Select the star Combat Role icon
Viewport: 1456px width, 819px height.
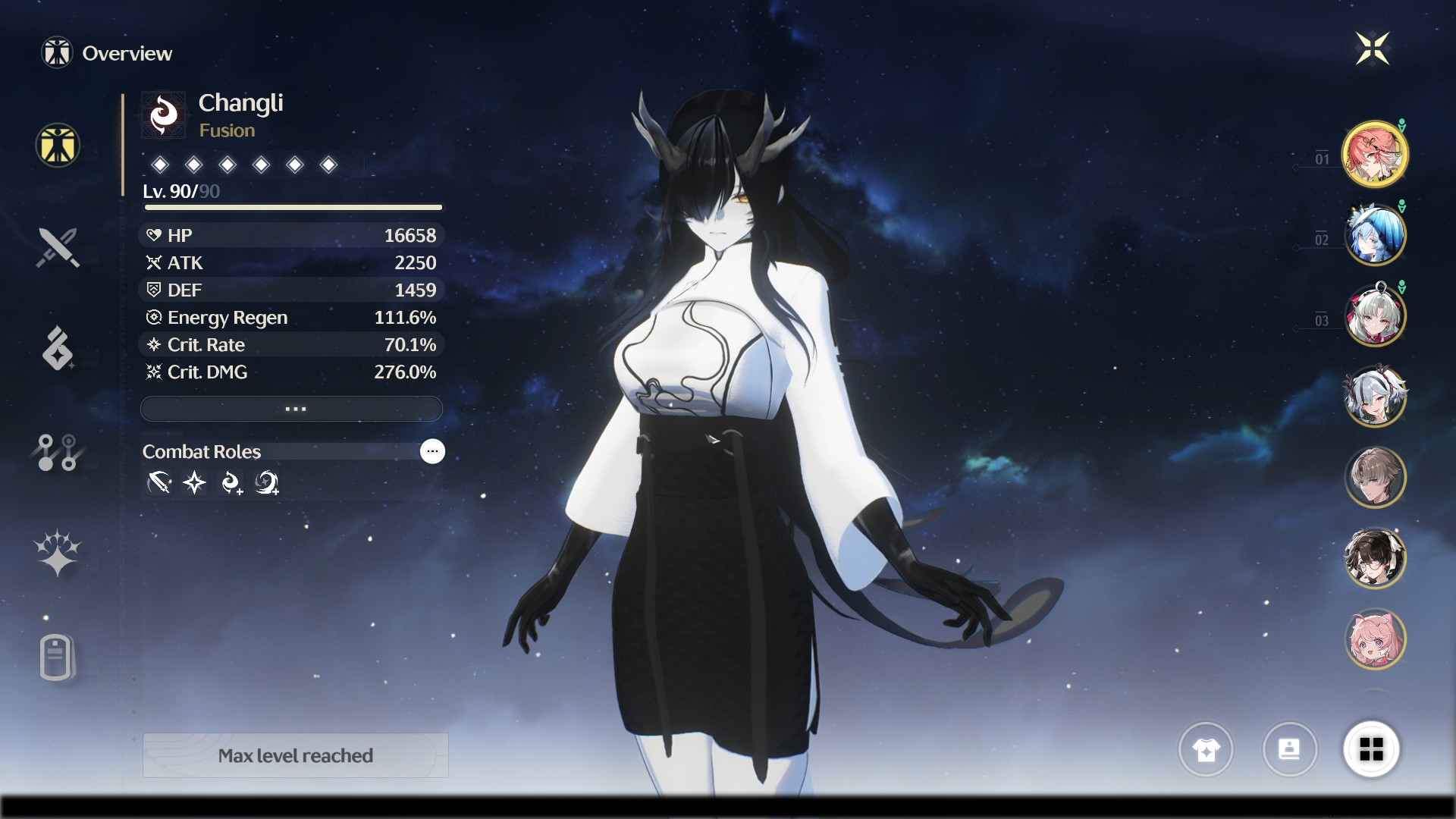tap(195, 483)
